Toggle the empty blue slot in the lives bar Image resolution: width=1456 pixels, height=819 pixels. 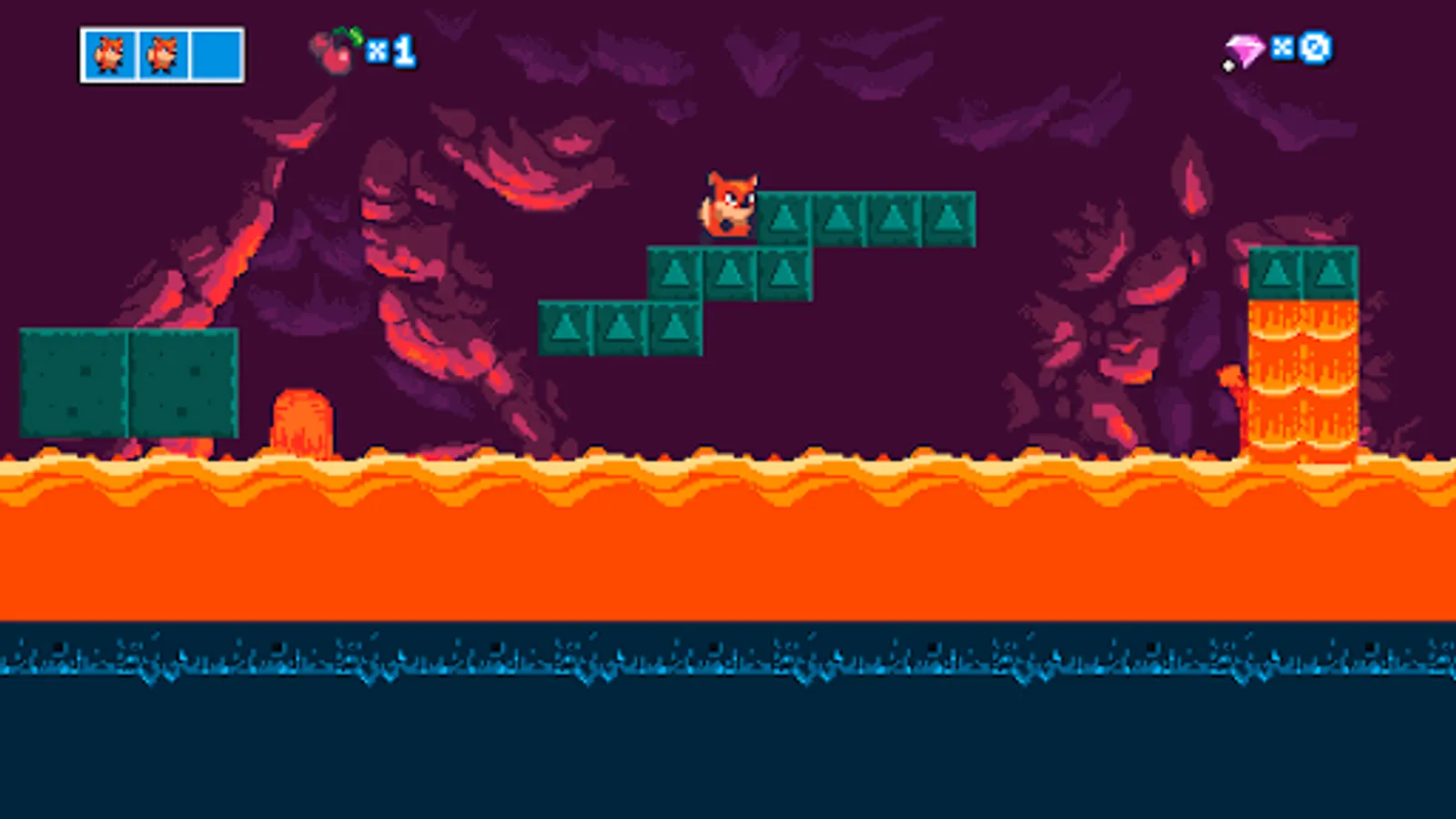coord(215,54)
